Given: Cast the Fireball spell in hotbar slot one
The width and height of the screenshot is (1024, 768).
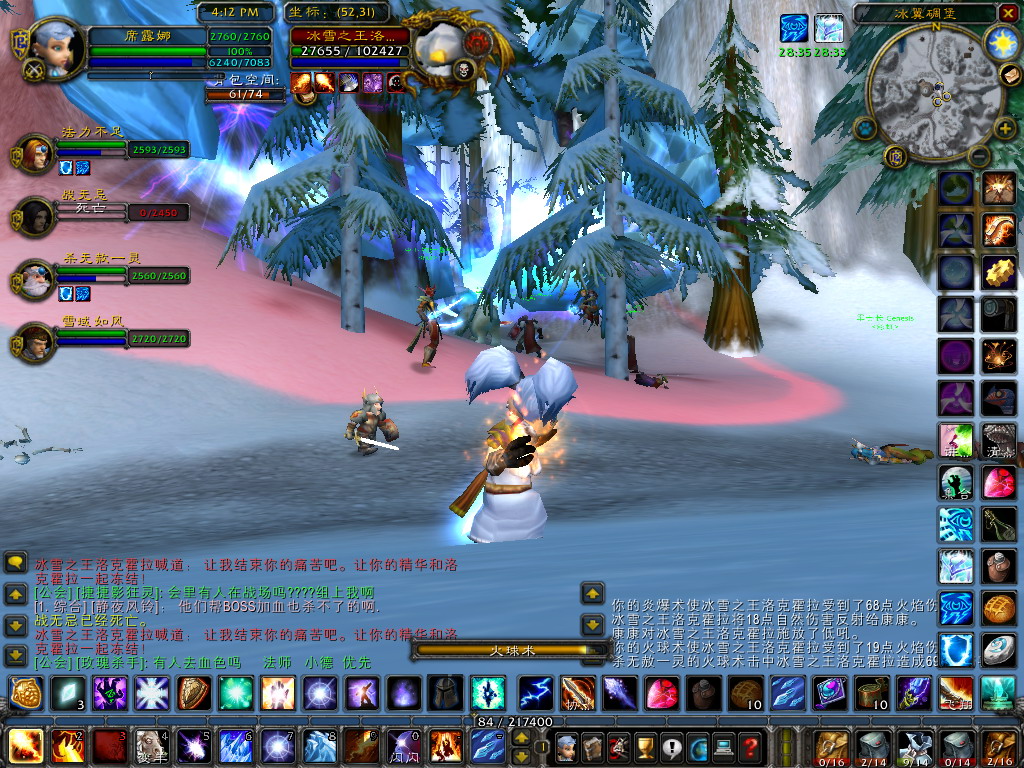Looking at the screenshot, I should point(24,746).
